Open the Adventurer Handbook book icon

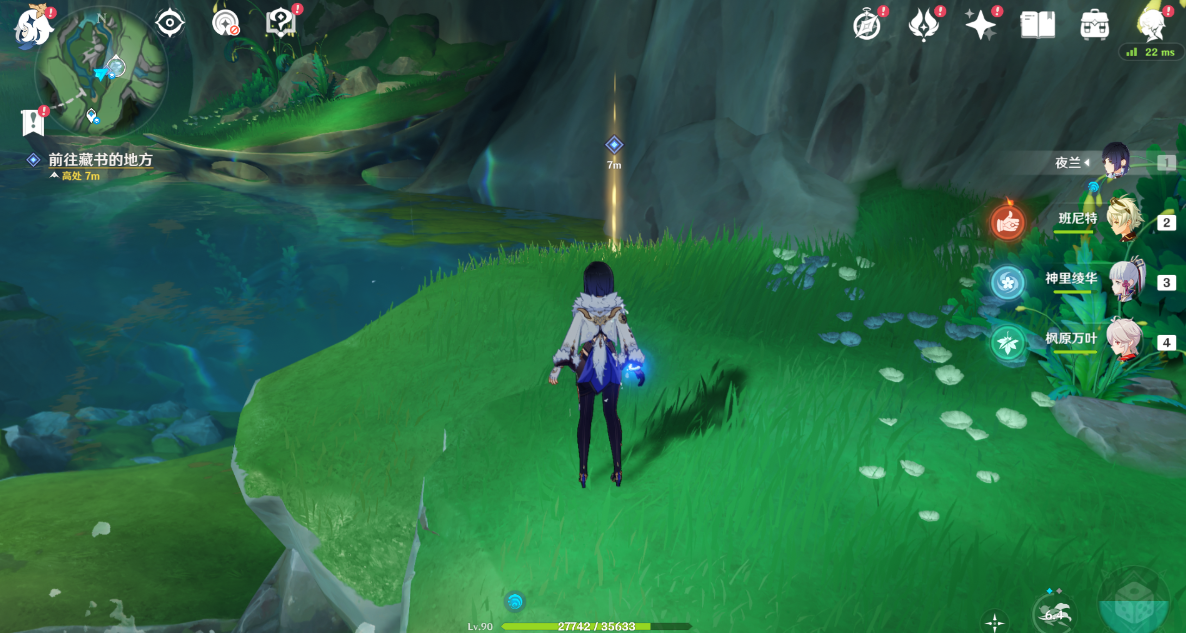click(1038, 24)
